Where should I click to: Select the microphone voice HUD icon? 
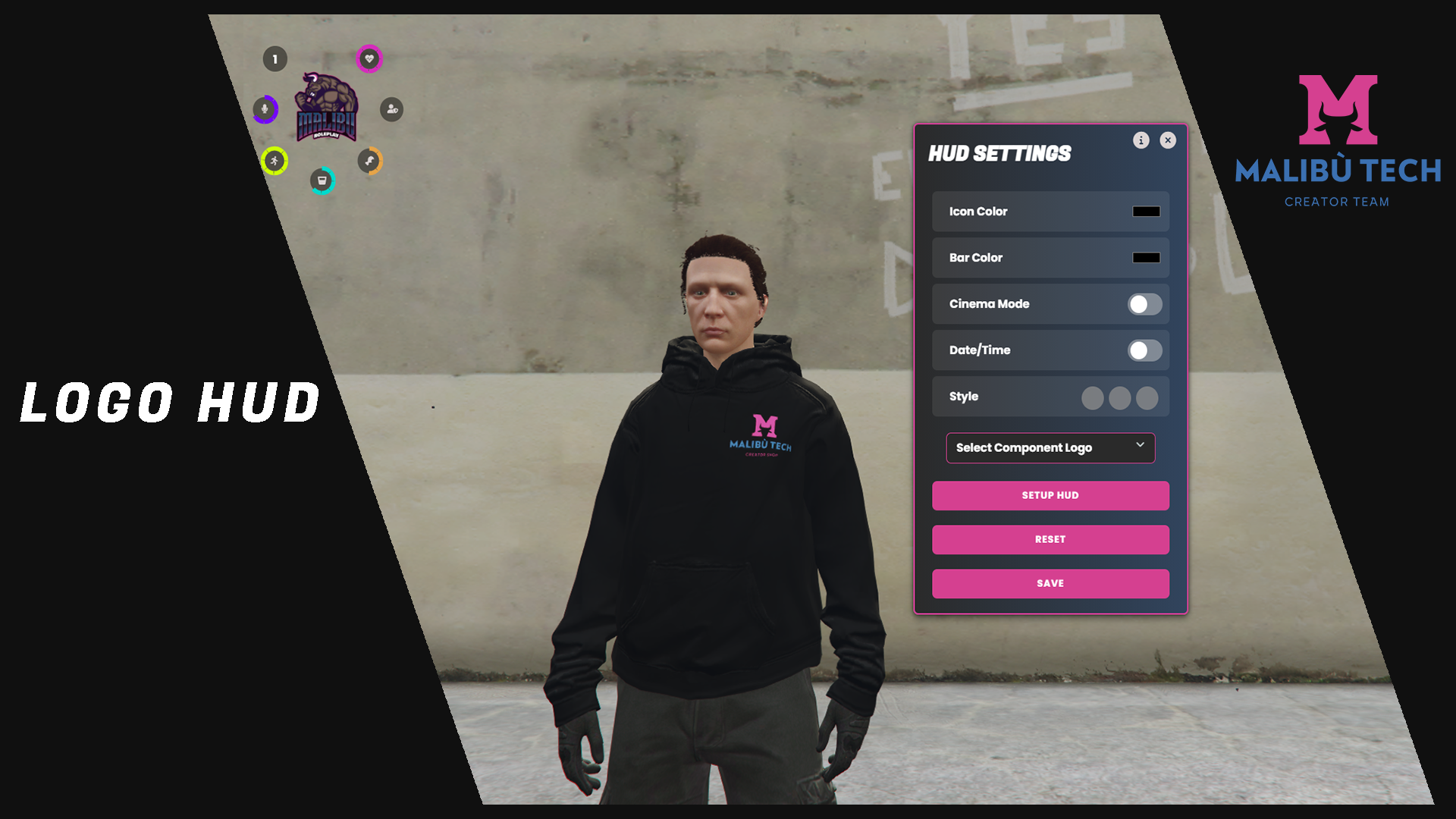tap(265, 109)
